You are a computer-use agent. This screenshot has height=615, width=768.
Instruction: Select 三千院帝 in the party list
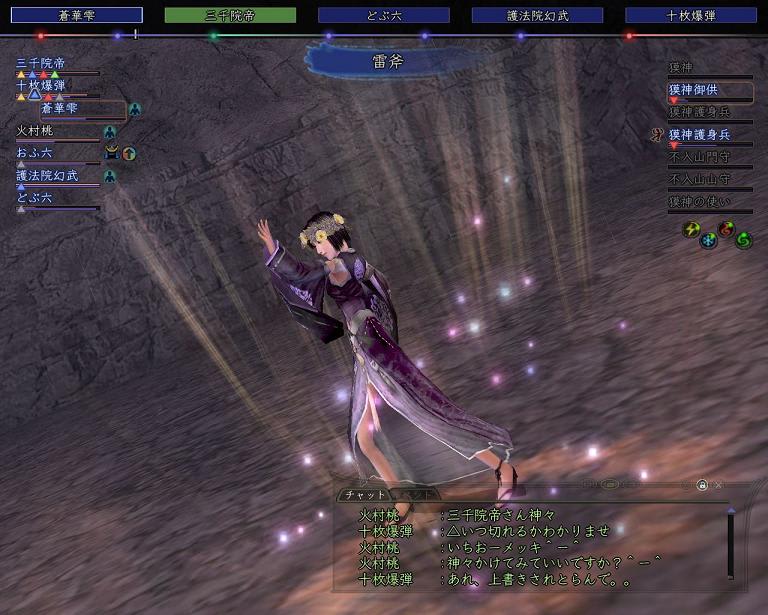41,63
